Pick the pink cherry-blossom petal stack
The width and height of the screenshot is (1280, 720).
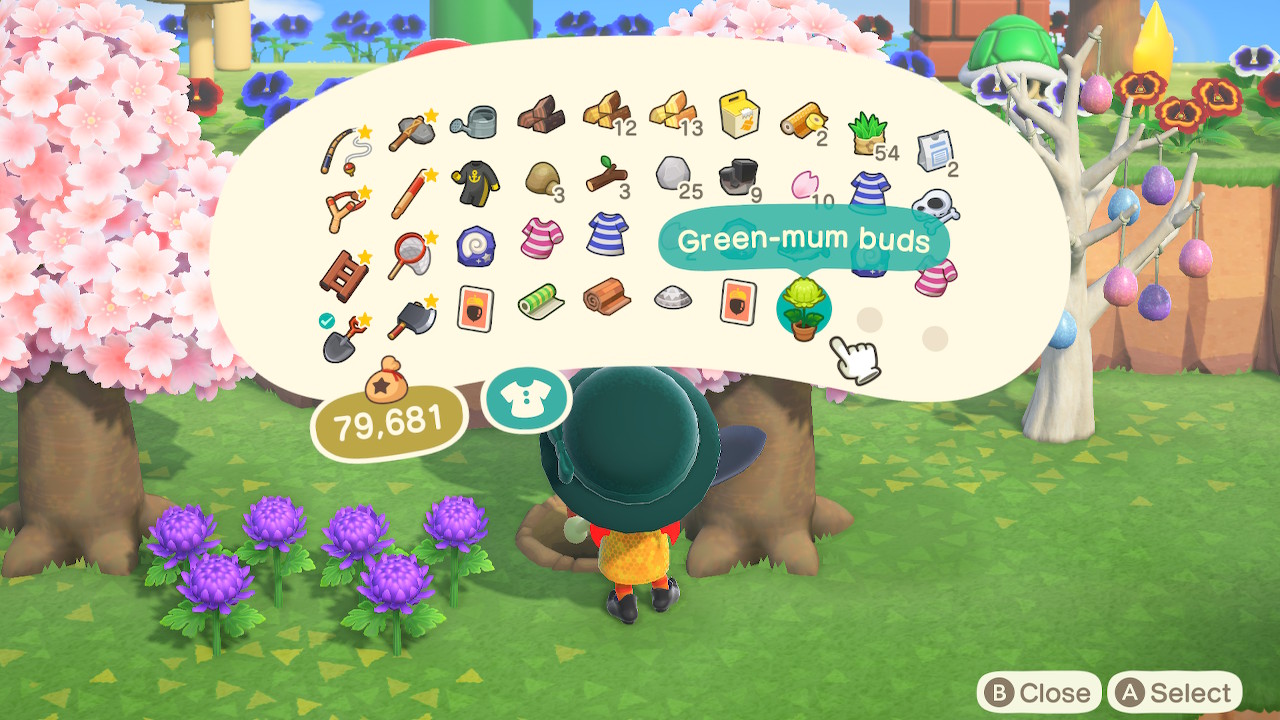point(805,184)
